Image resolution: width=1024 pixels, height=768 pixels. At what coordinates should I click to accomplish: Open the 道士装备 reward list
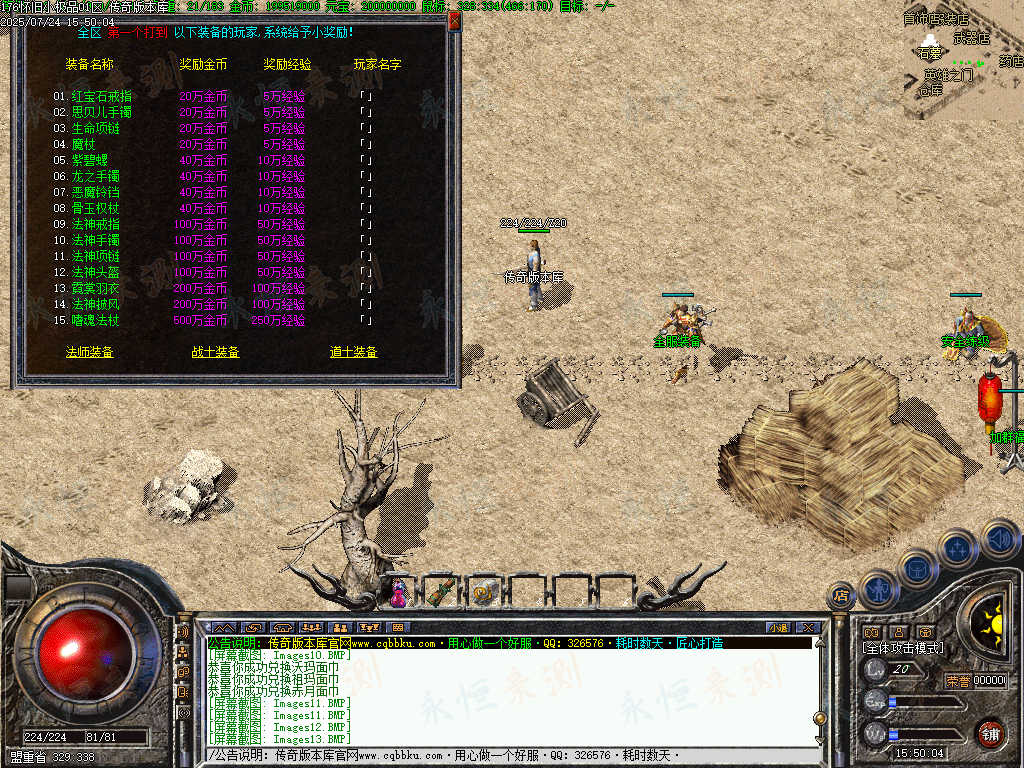[353, 352]
